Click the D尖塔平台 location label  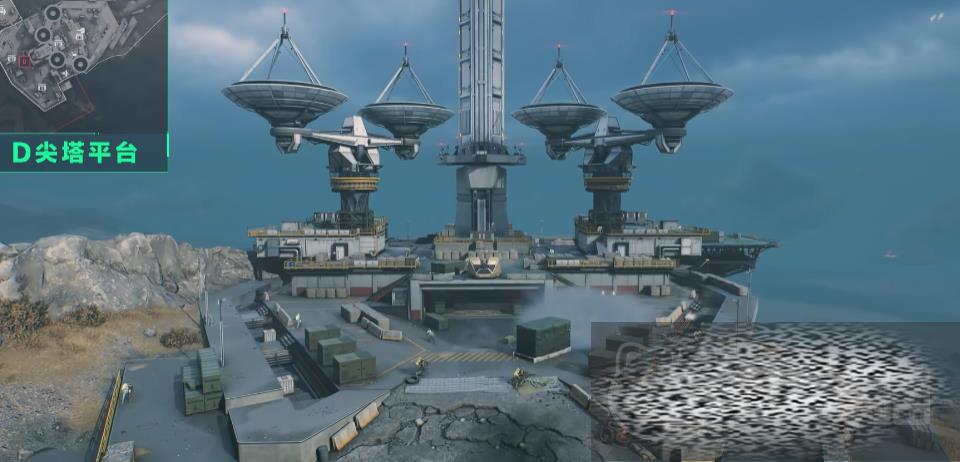(75, 153)
